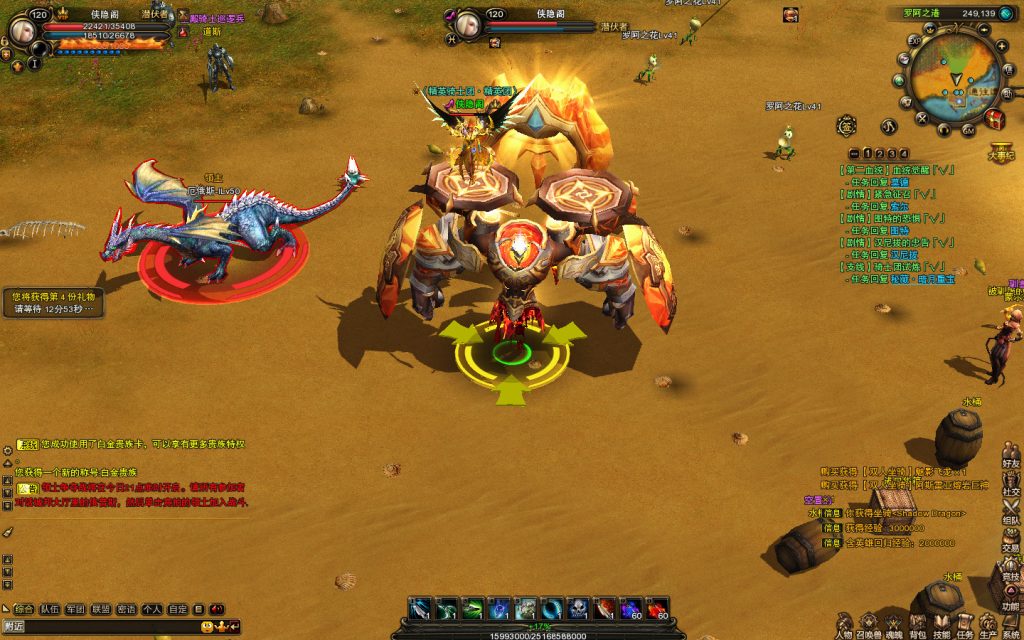
Task: Collapse the quest tracker with minus button
Action: [x=854, y=153]
